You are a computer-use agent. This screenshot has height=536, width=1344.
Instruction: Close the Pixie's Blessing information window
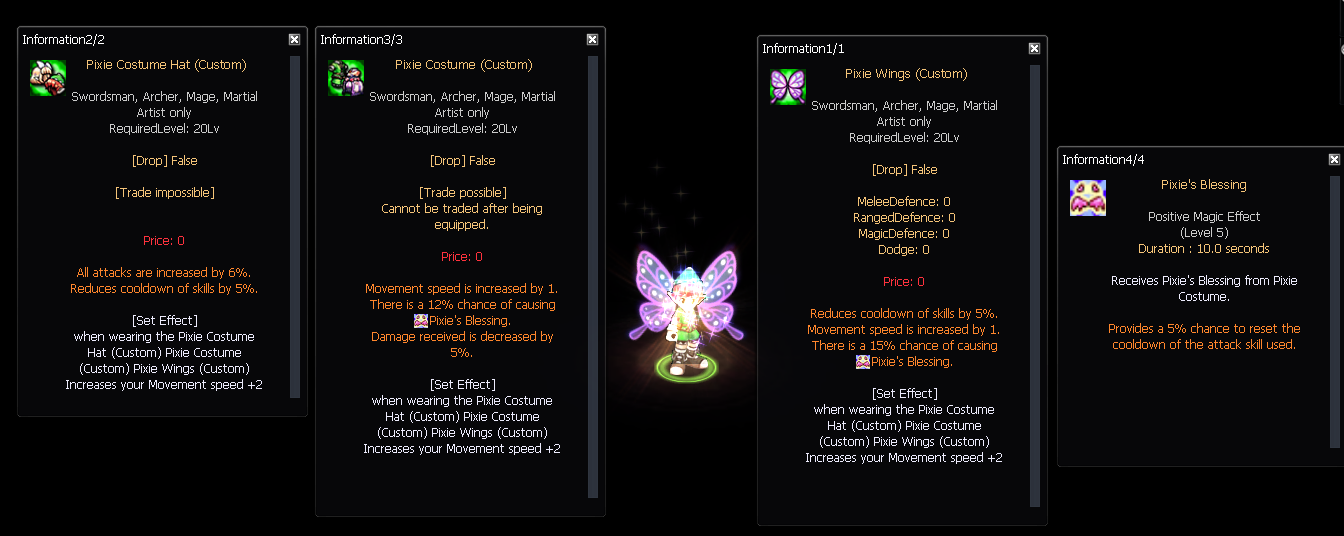pyautogui.click(x=1334, y=159)
